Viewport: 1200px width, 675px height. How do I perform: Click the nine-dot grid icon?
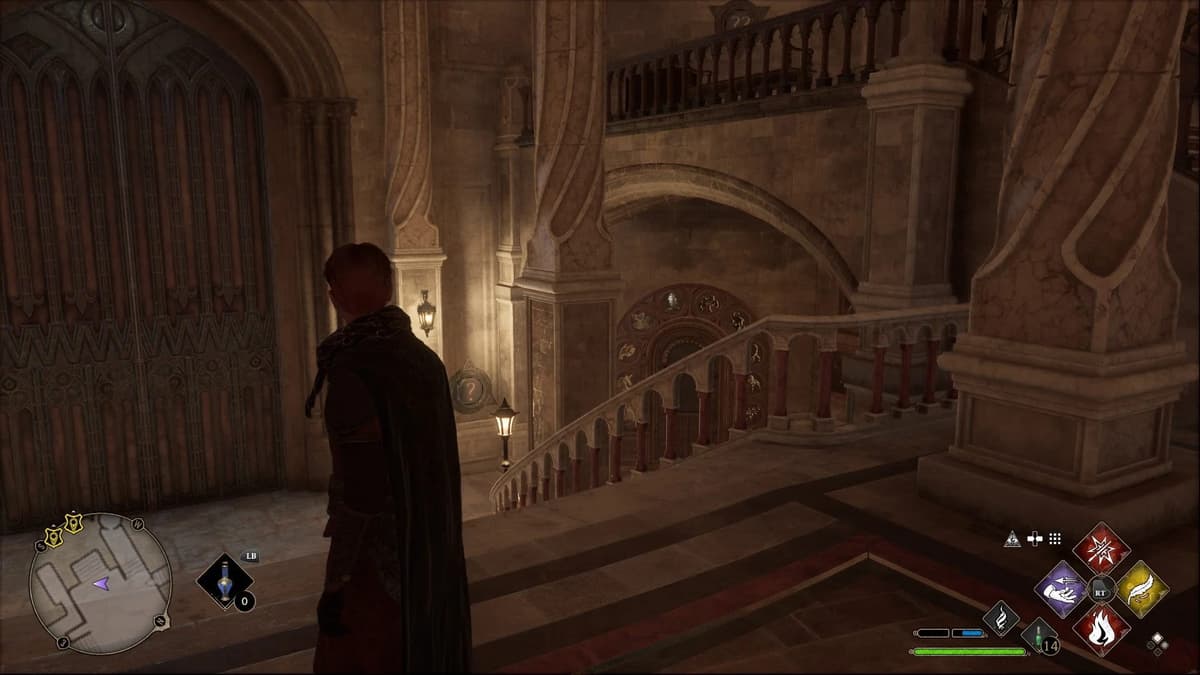tap(1055, 539)
